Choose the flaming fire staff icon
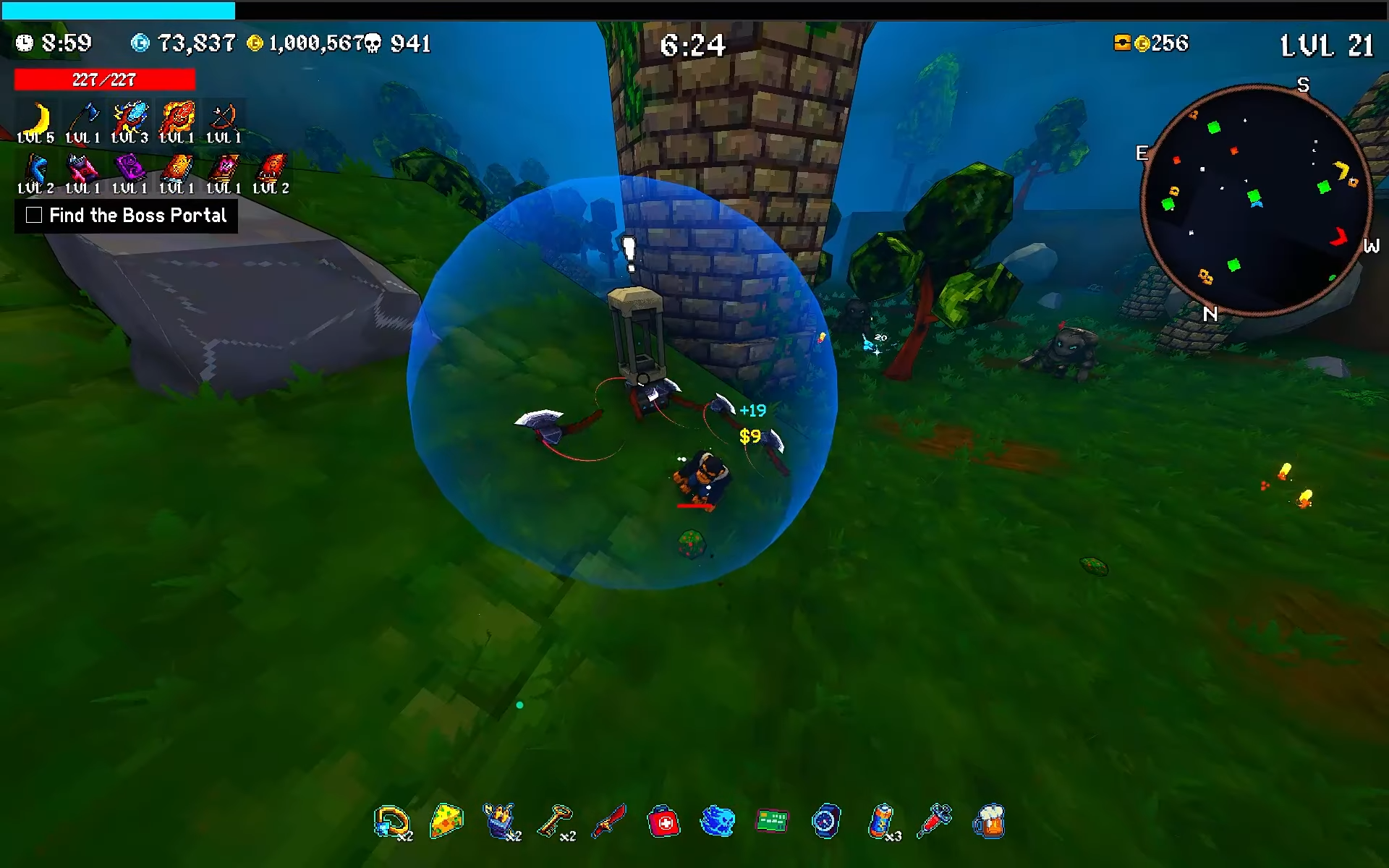 click(177, 119)
